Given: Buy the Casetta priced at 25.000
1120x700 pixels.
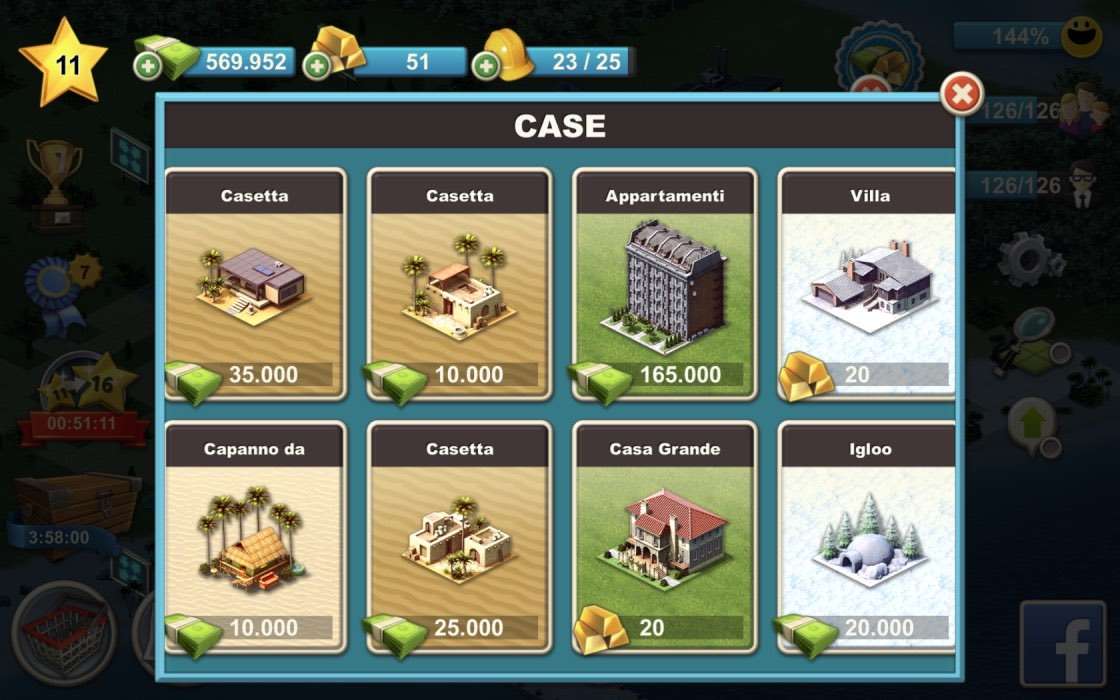Looking at the screenshot, I should 460,537.
